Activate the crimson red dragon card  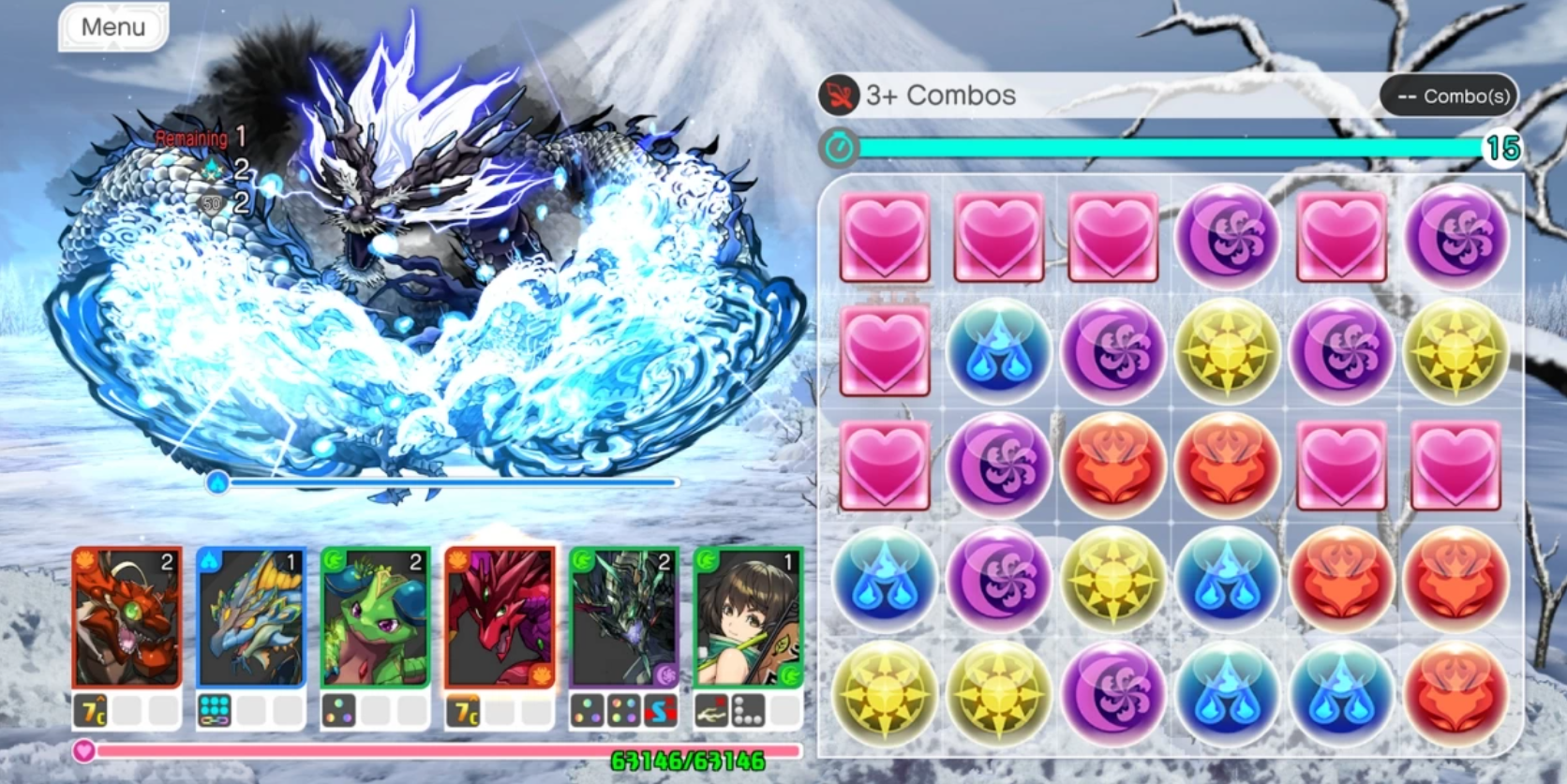(500, 617)
